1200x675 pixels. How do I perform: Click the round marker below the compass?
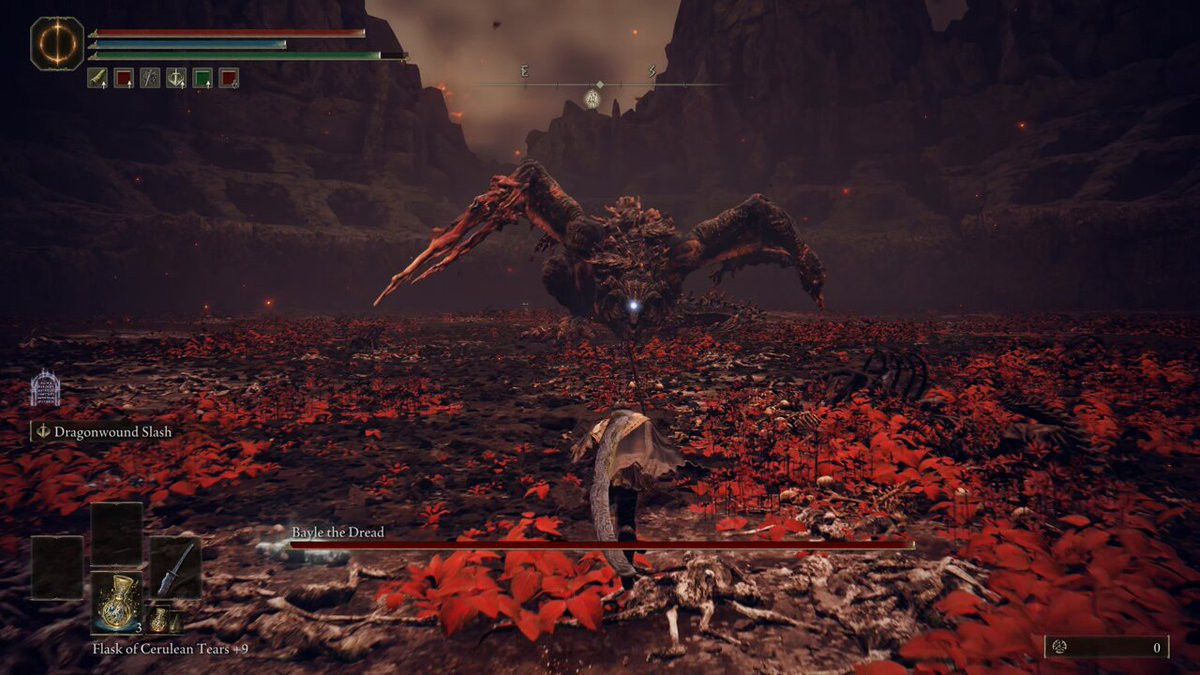pos(592,99)
